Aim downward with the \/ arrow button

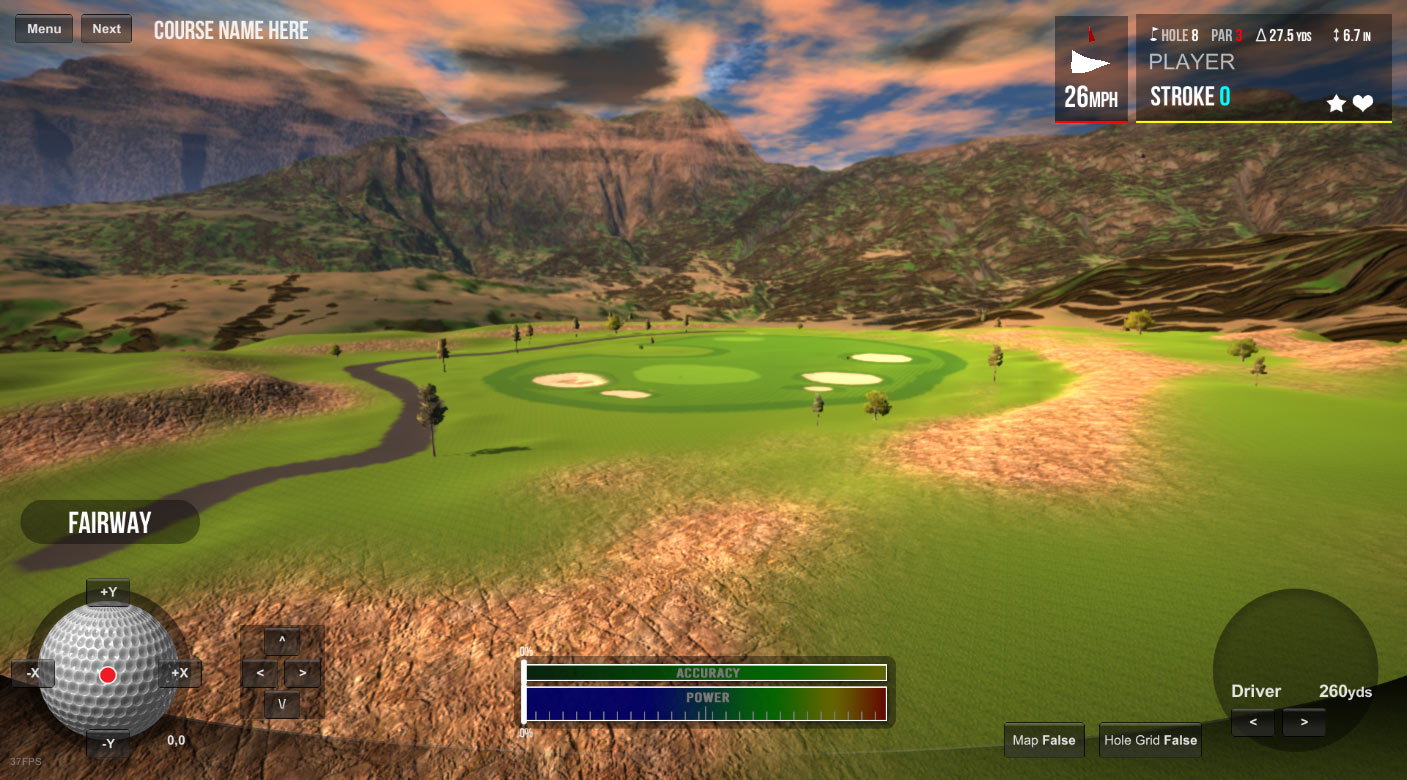coord(282,705)
